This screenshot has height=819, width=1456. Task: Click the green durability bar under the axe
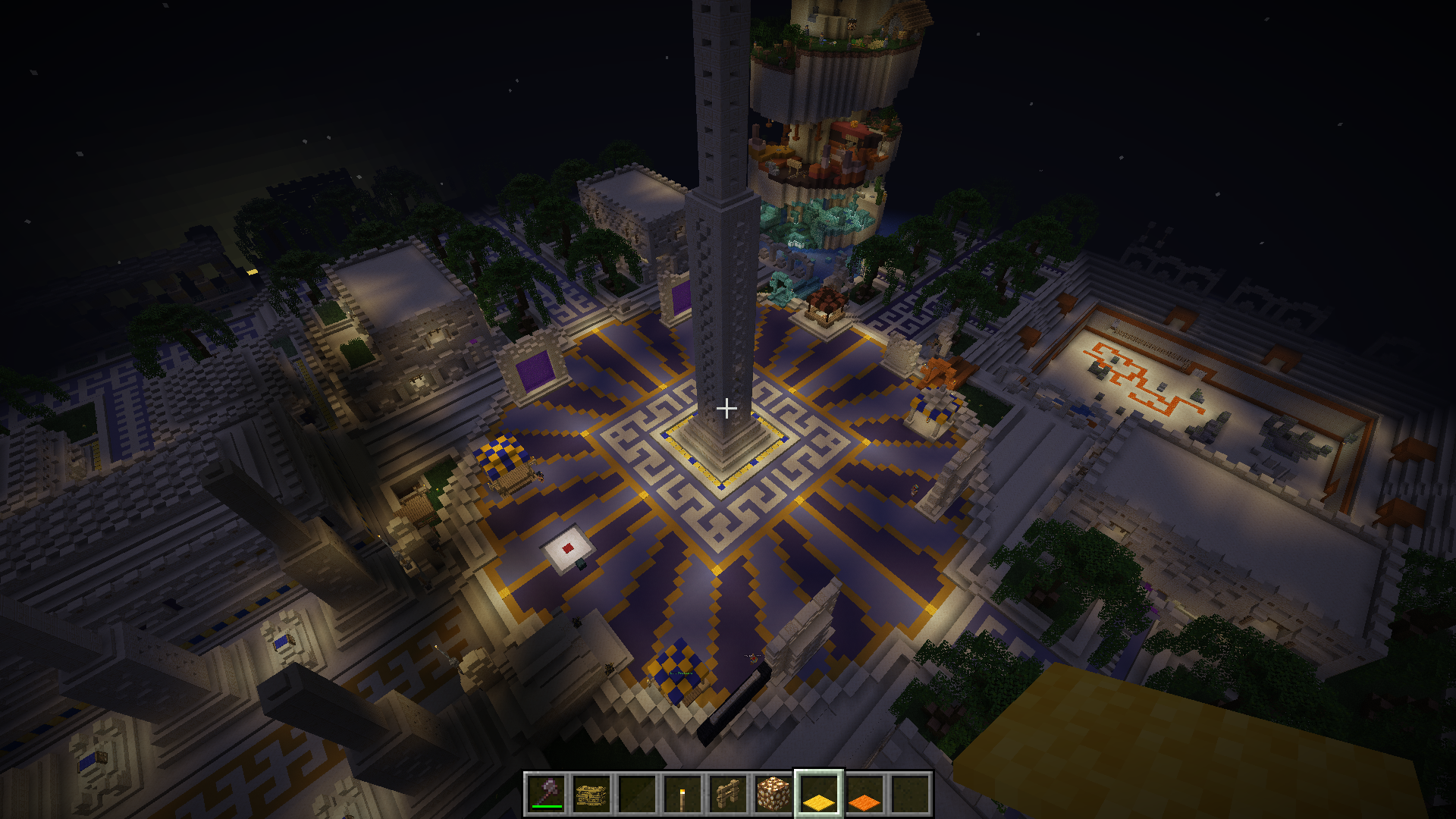[547, 807]
